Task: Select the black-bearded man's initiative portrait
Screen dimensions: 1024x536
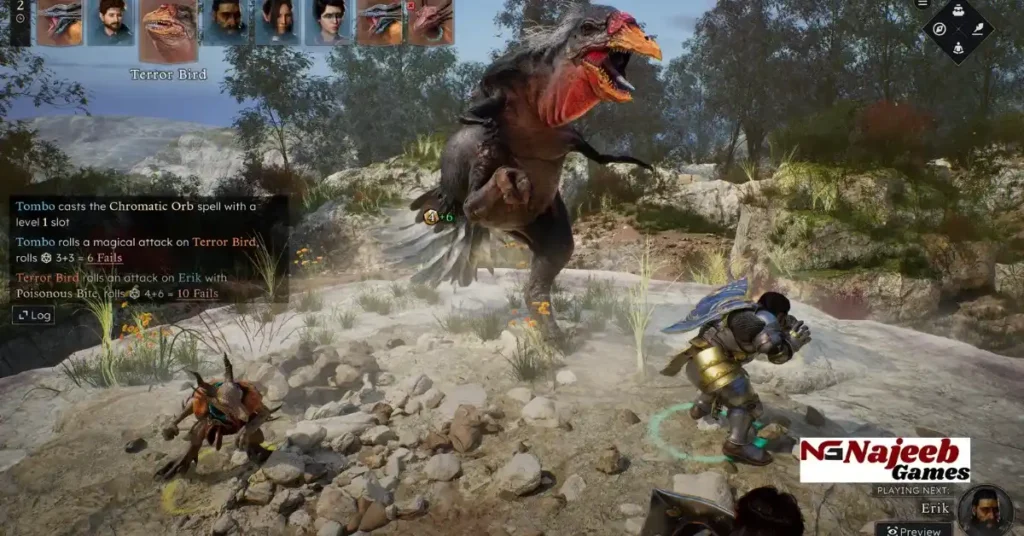Action: [x=227, y=22]
